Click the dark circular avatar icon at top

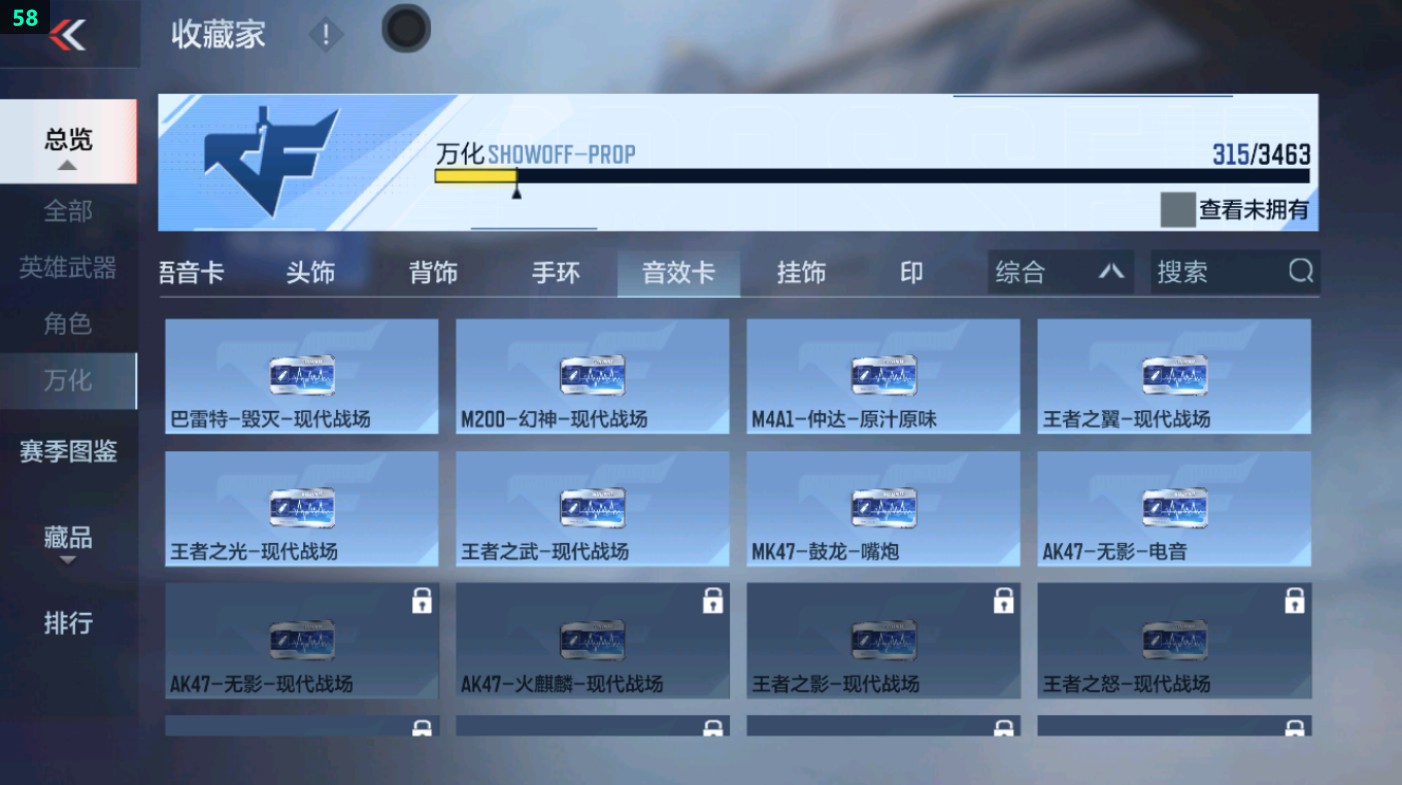[x=405, y=29]
